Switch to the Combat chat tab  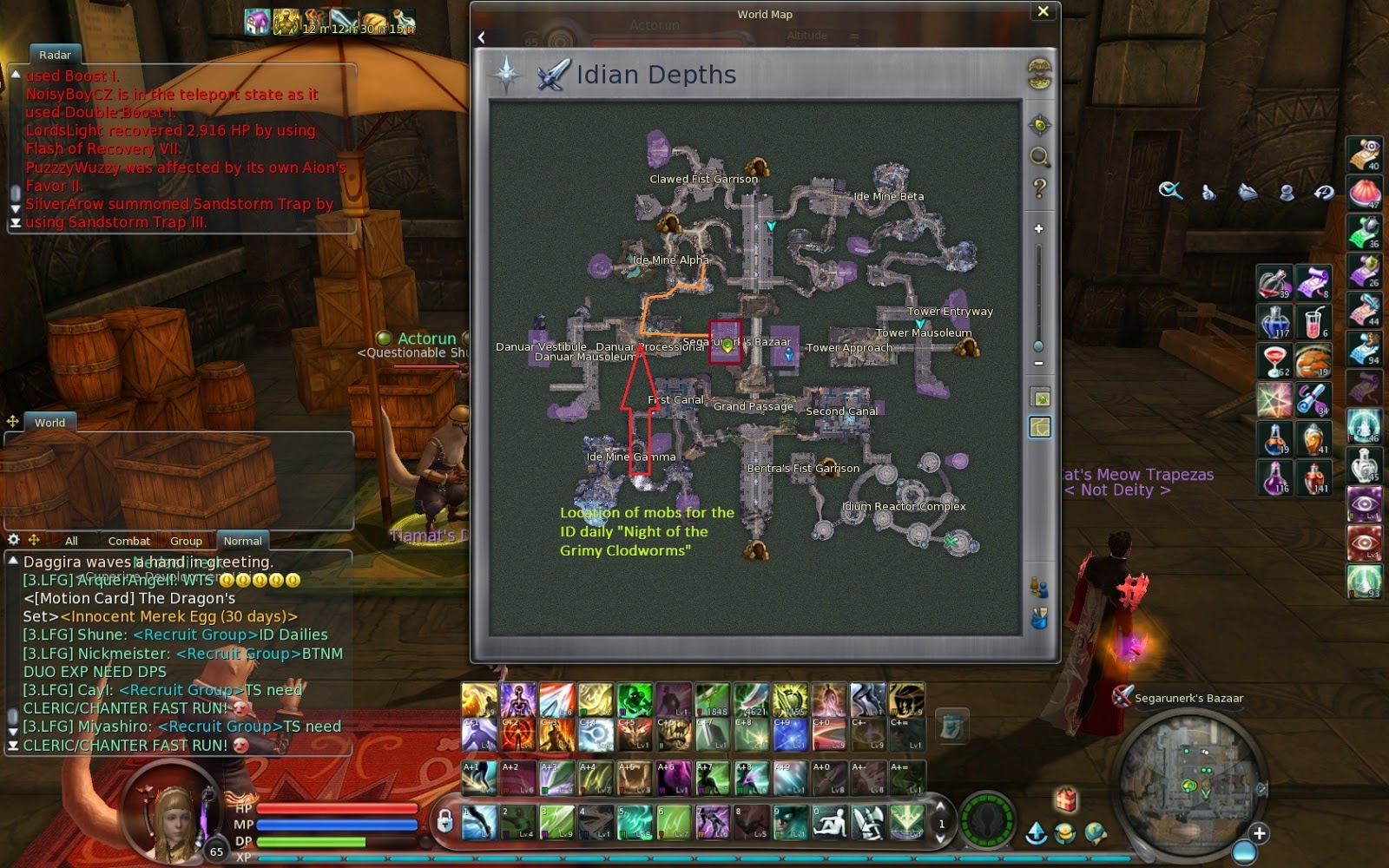click(128, 541)
